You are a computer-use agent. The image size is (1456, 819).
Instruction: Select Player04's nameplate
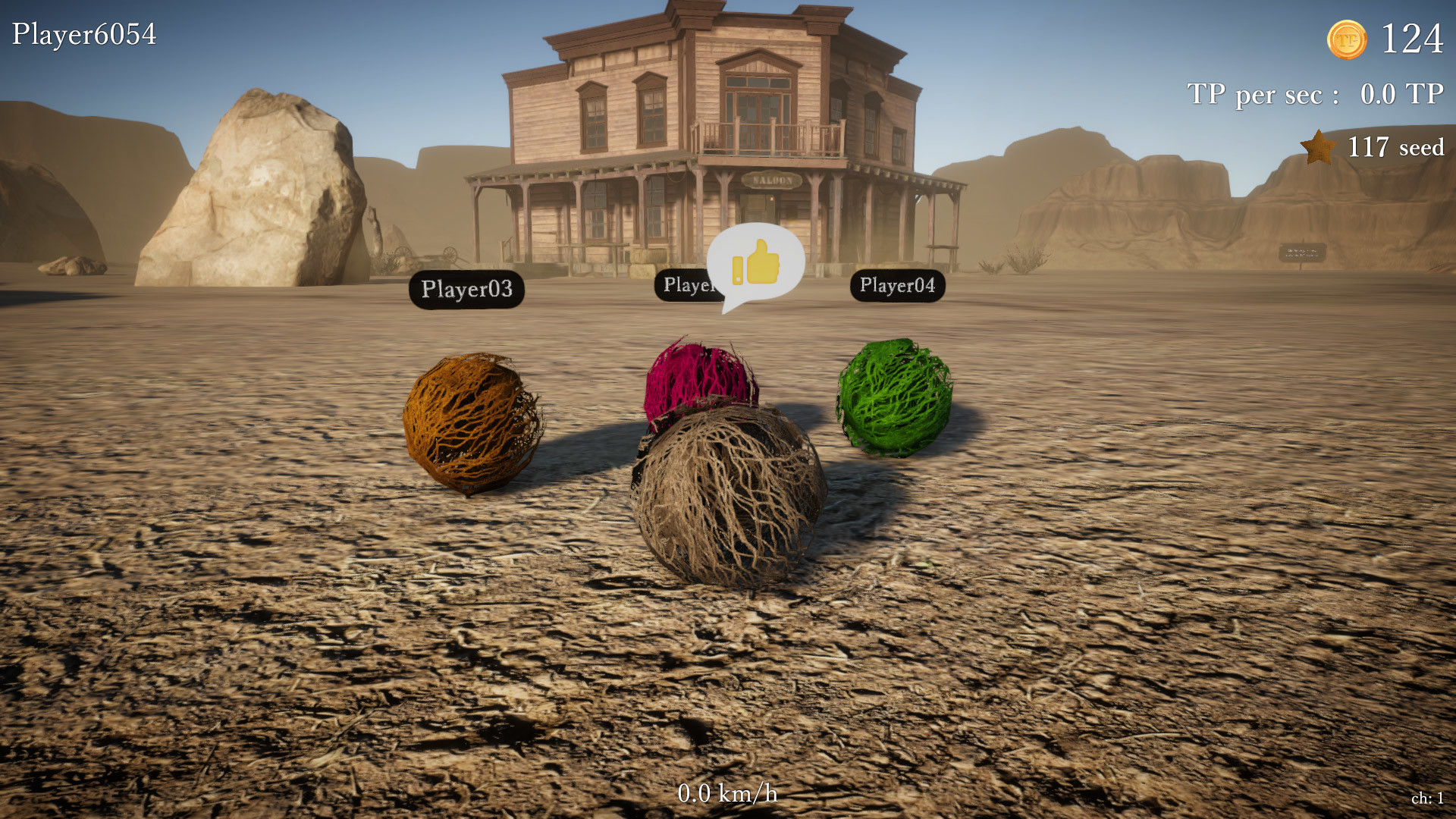[898, 286]
